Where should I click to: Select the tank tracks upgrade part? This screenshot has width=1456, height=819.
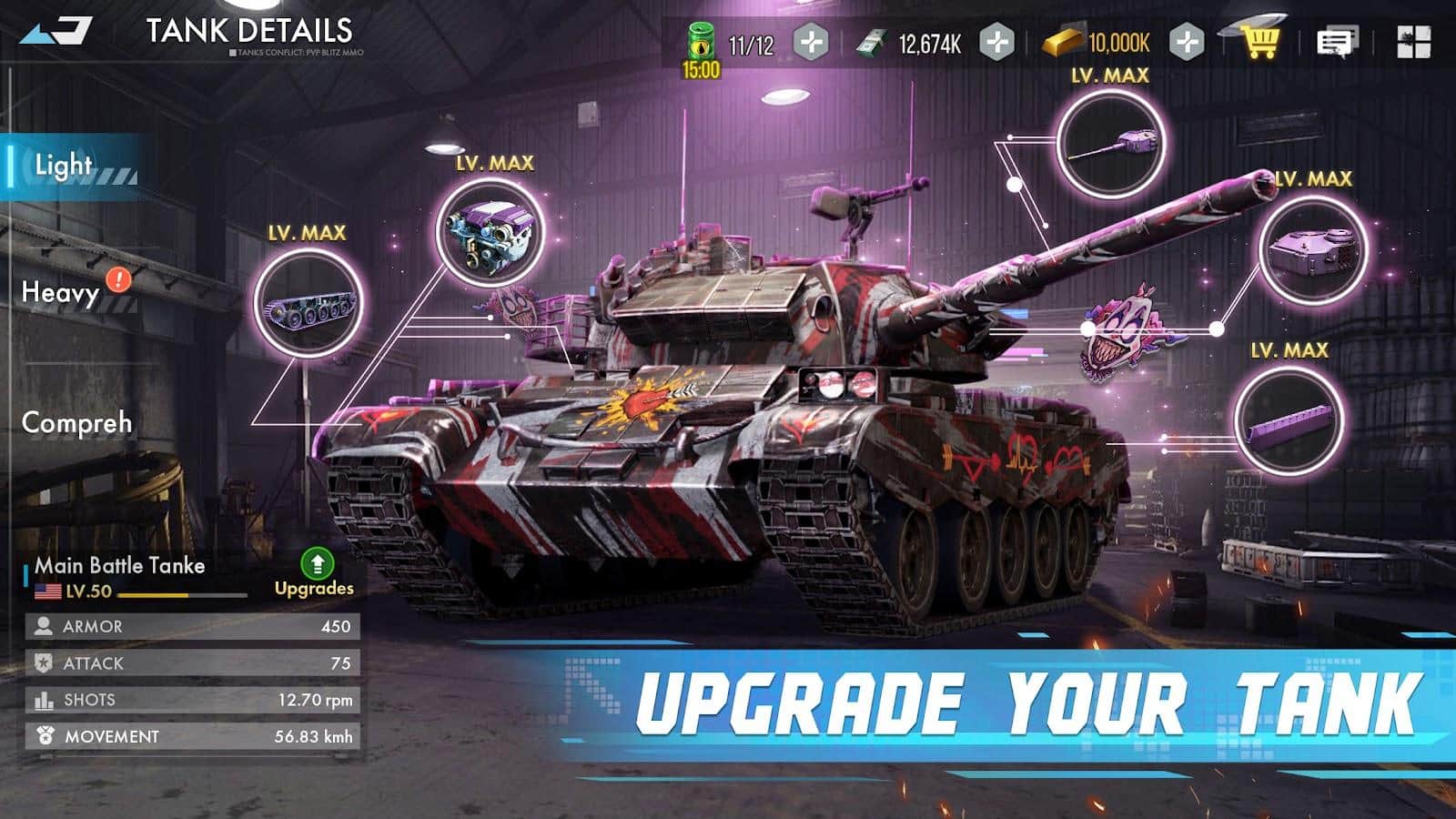(308, 303)
